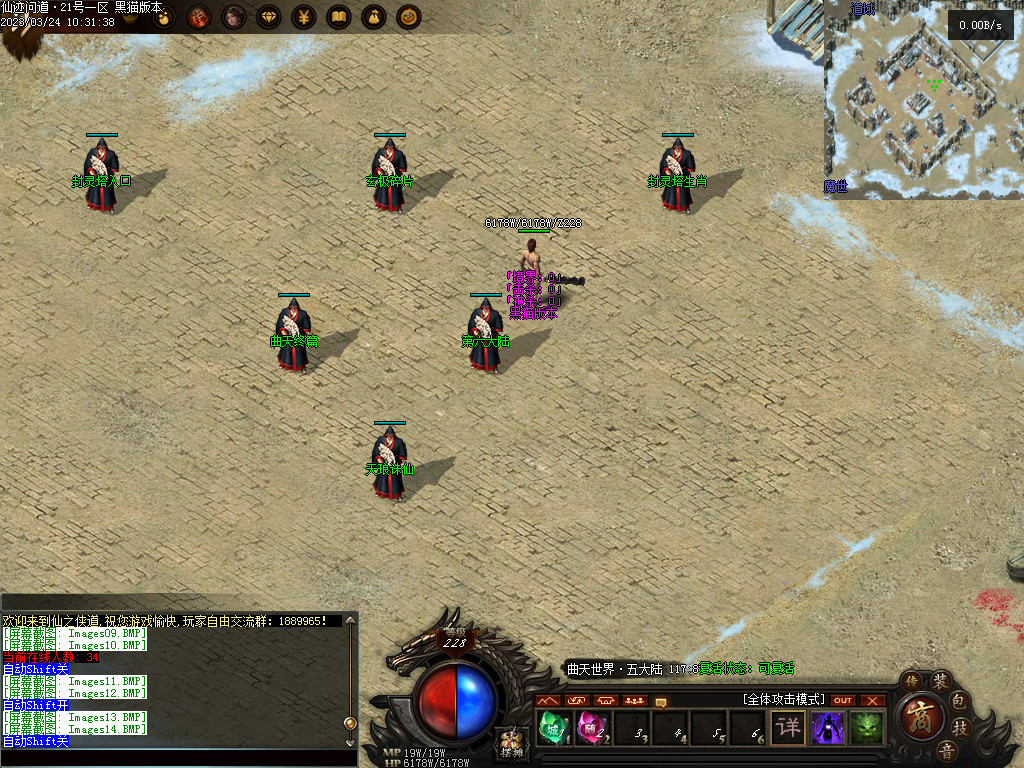1024x768 pixels.
Task: Open the book icon in top bar
Action: pos(338,17)
